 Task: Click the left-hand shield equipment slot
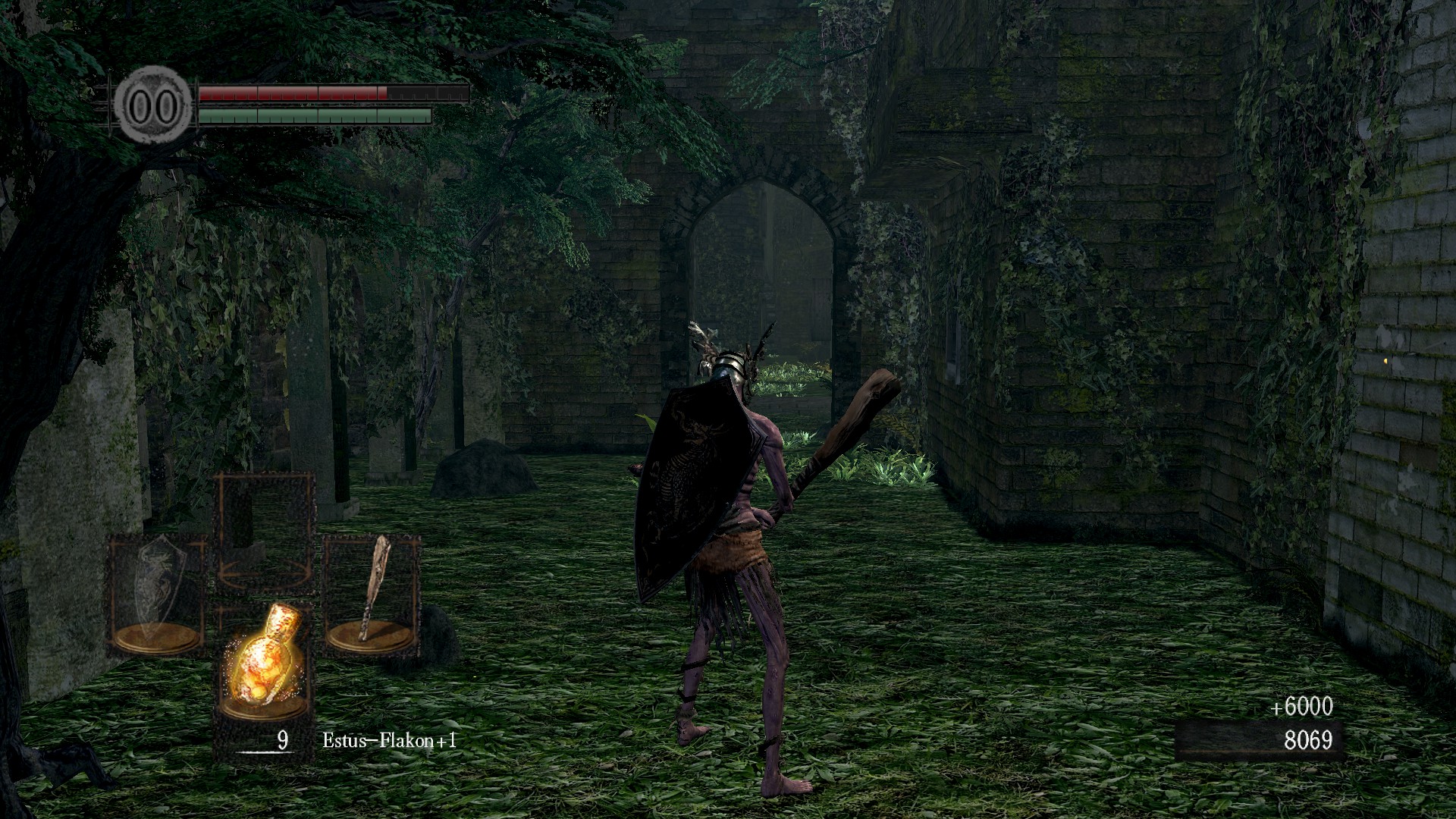157,592
